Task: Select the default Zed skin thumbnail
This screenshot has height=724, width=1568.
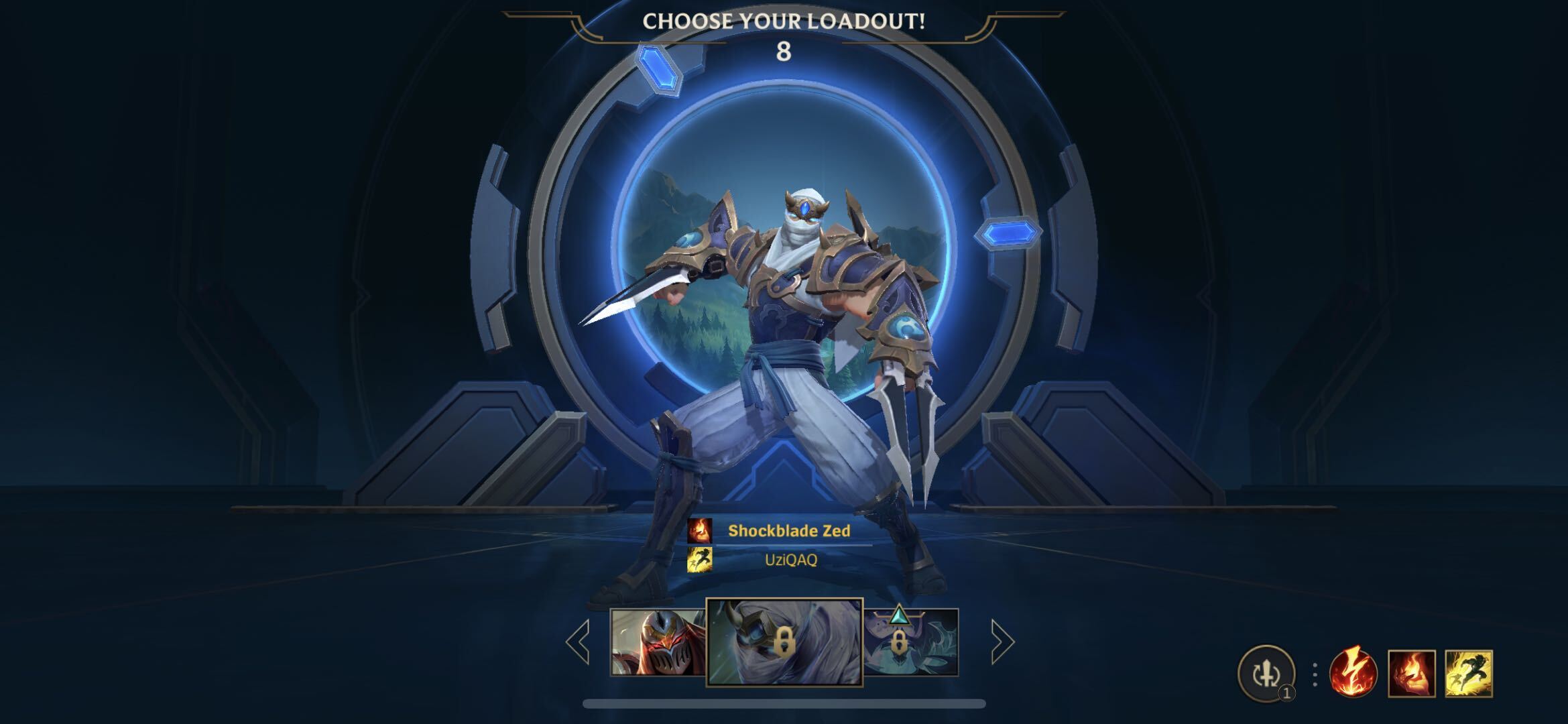Action: 658,642
